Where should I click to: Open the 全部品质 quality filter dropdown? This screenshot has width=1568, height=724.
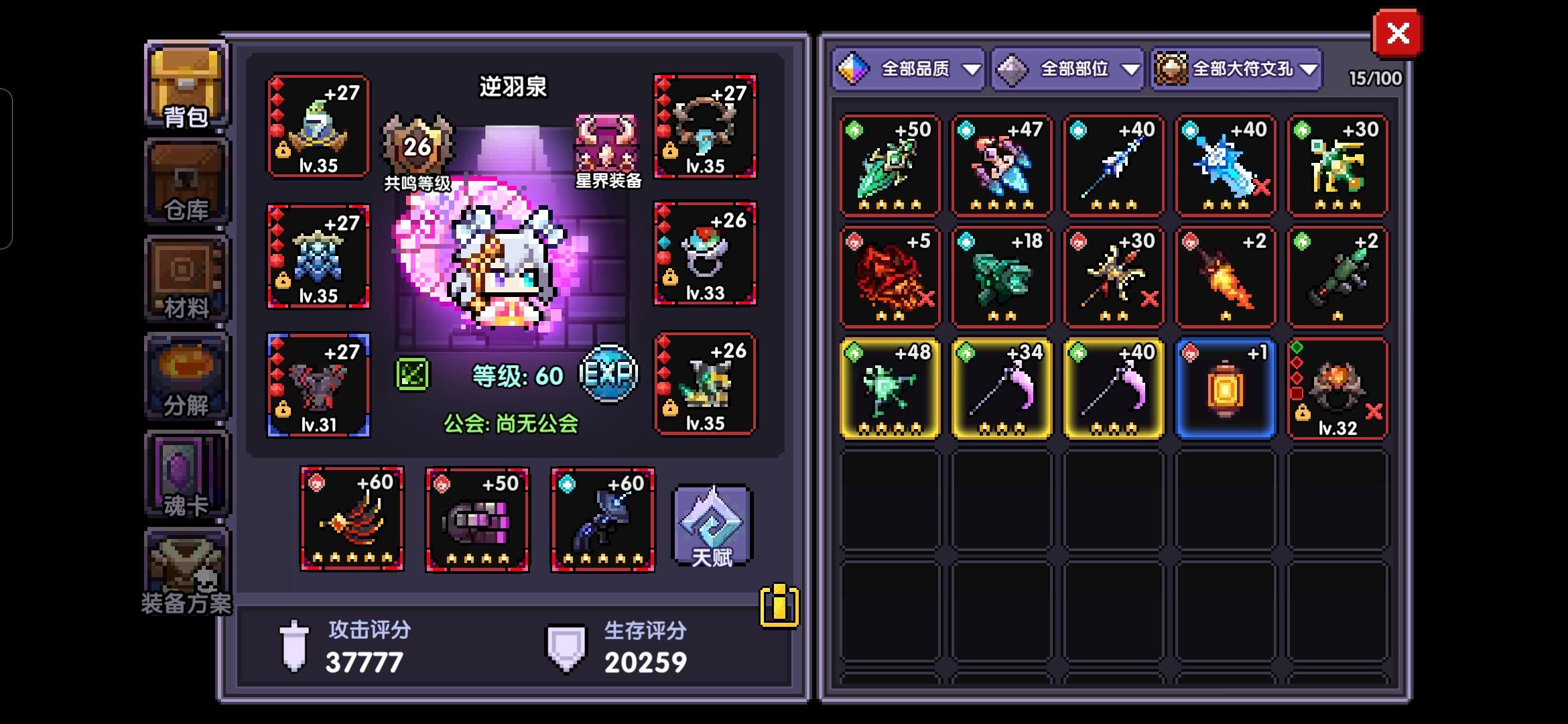point(908,68)
